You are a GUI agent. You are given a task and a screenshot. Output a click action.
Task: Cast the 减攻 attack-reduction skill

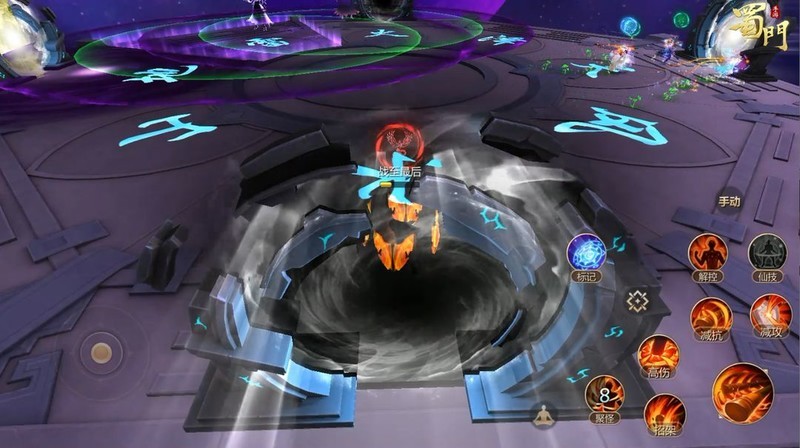tap(770, 315)
